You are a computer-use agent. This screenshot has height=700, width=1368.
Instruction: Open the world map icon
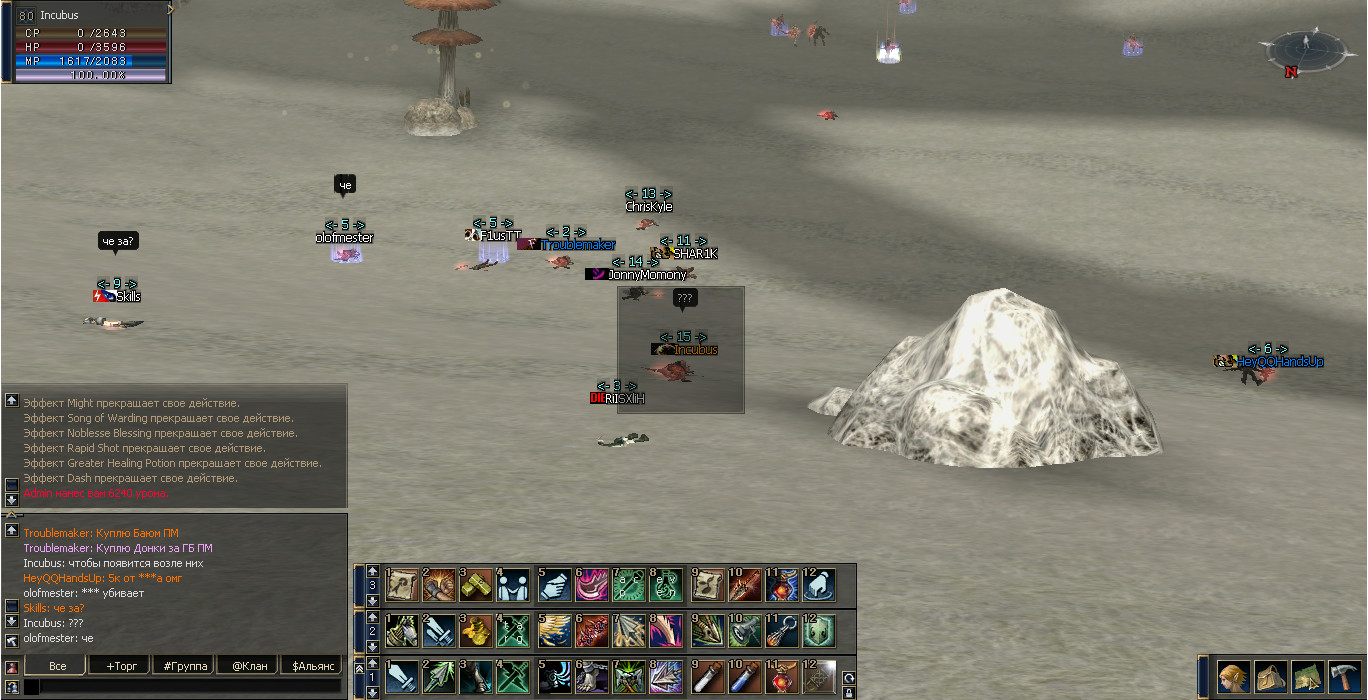1307,677
